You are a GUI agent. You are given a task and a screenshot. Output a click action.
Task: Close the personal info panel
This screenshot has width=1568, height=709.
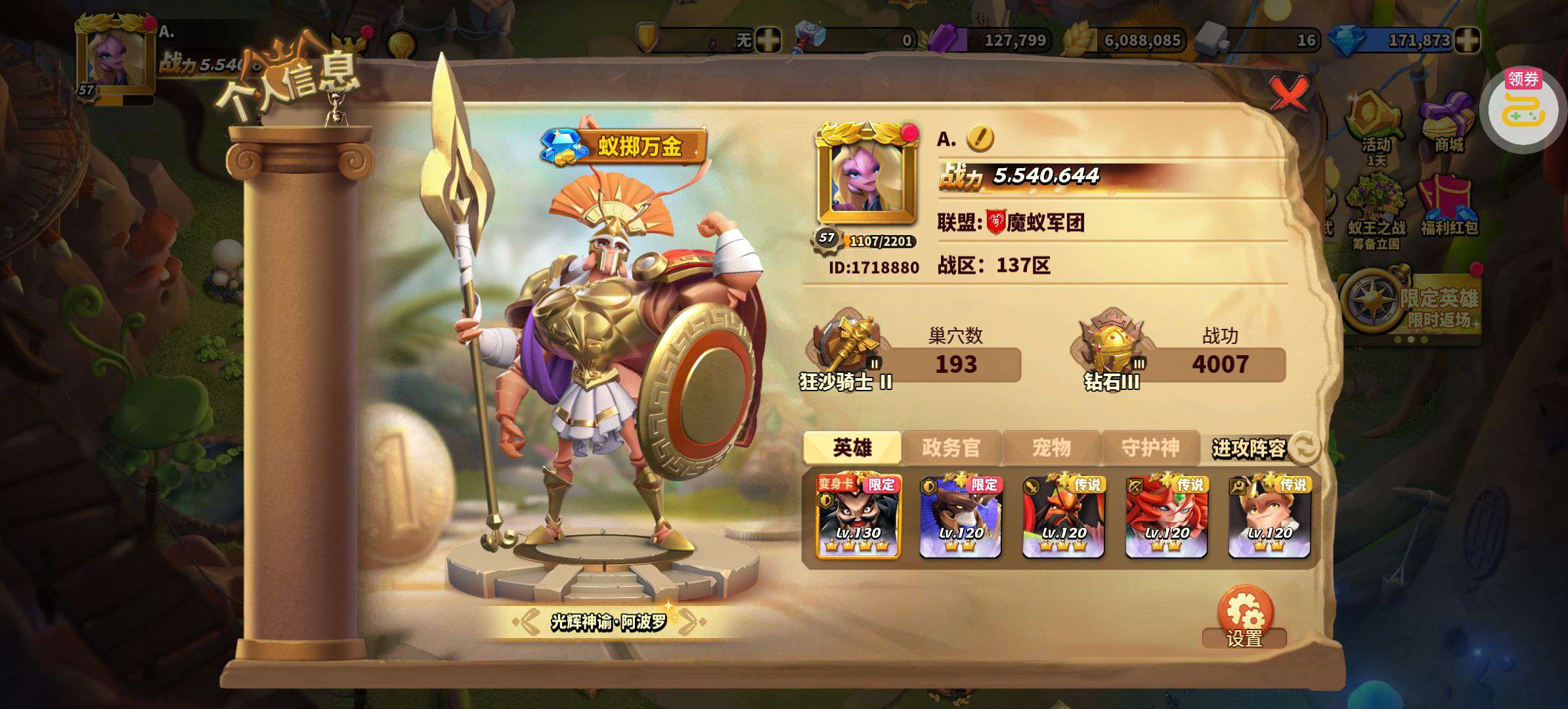tap(1288, 94)
